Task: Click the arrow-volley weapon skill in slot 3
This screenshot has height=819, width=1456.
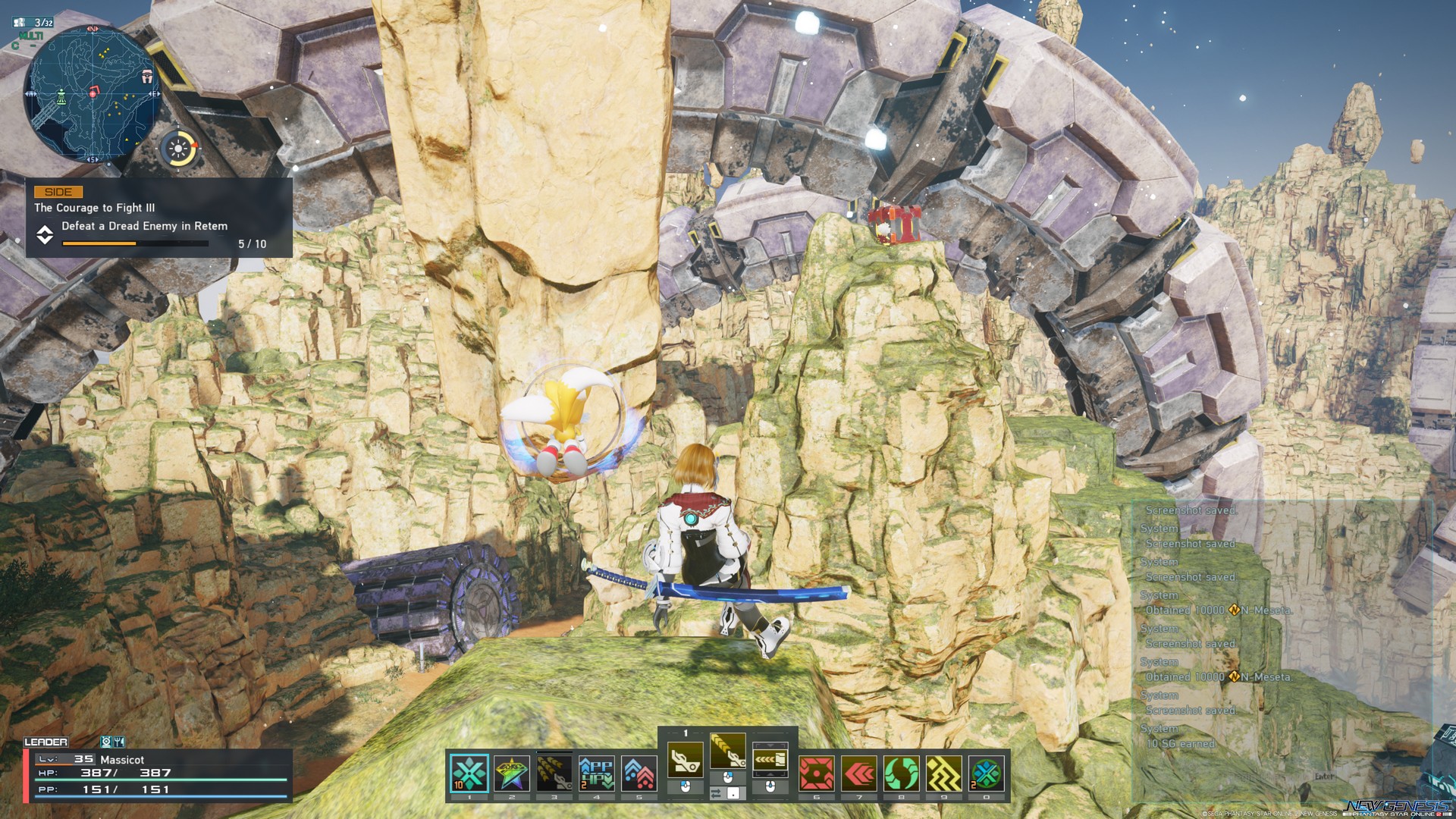Action: pos(554,772)
